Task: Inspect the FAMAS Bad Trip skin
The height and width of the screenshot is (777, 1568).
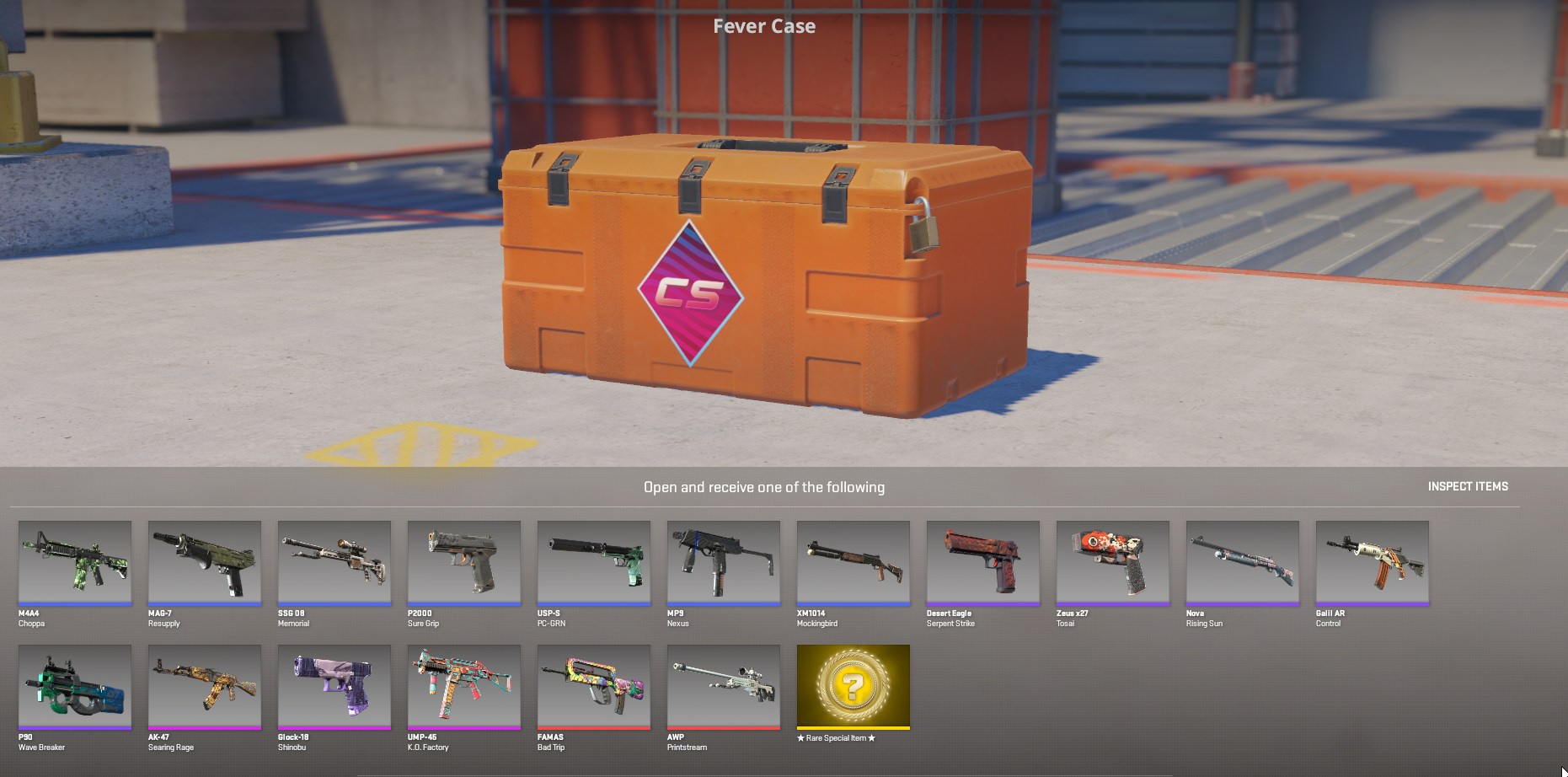Action: click(x=594, y=686)
